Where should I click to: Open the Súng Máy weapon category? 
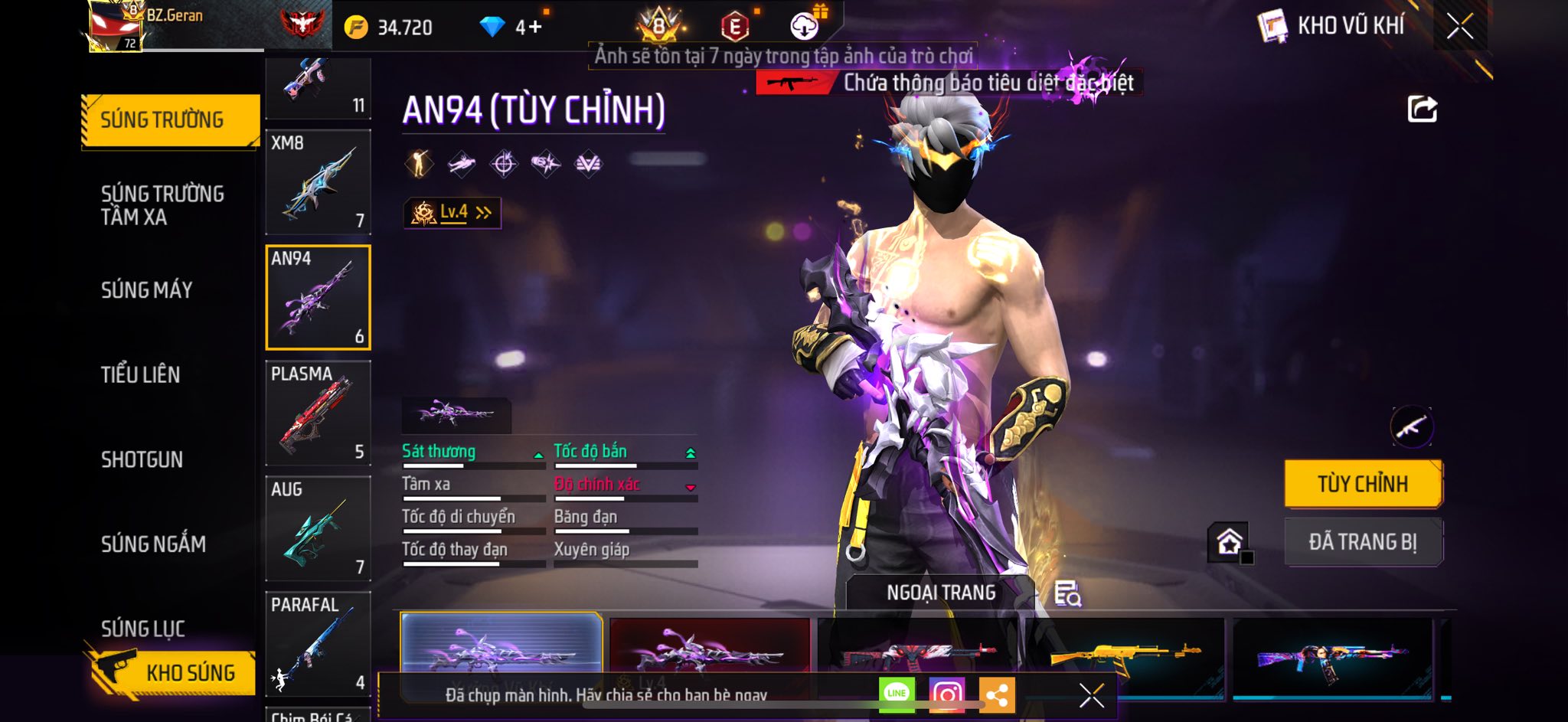[x=147, y=290]
